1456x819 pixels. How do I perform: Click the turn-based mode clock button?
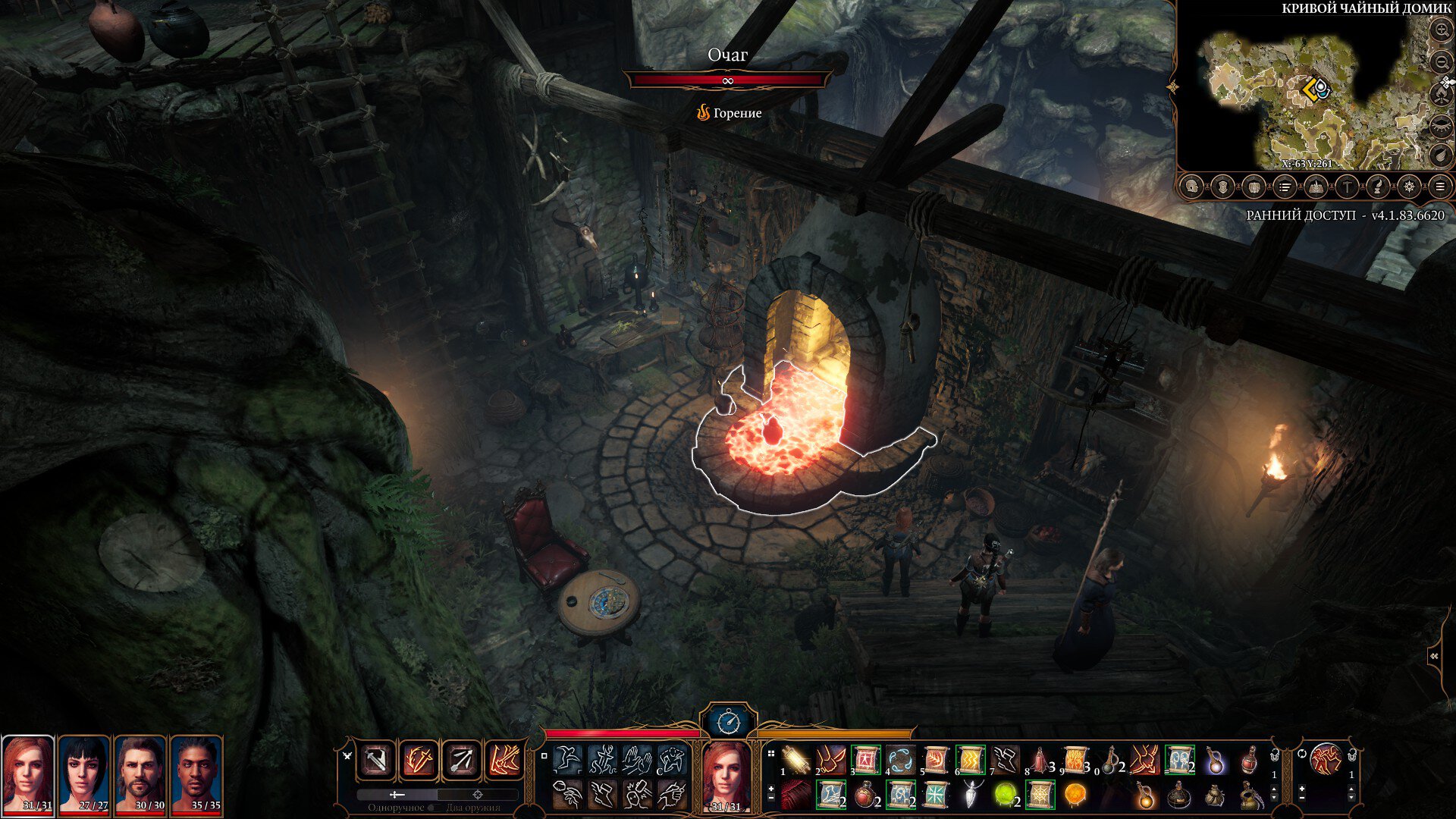pos(729,721)
